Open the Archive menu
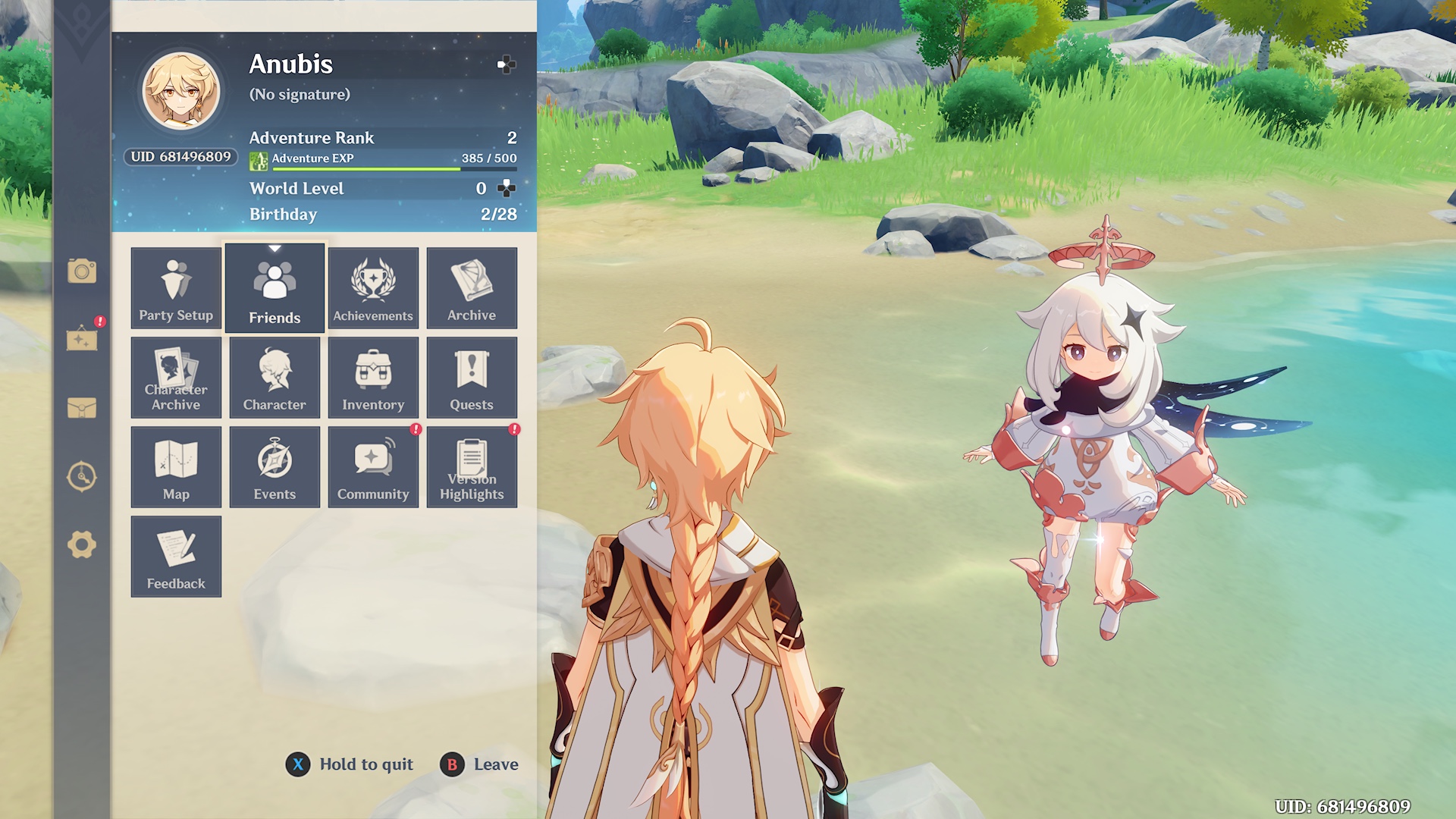Viewport: 1456px width, 819px height. tap(472, 288)
